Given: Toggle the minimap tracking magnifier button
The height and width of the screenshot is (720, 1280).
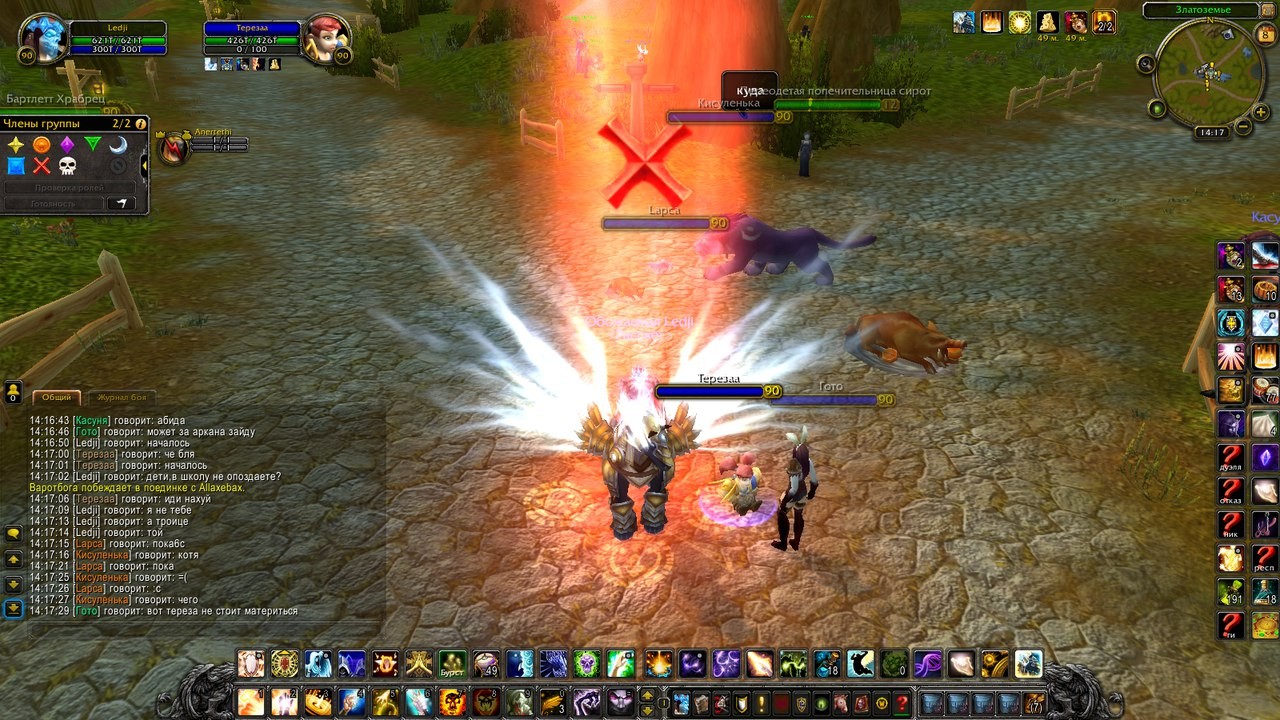Looking at the screenshot, I should [x=1146, y=64].
